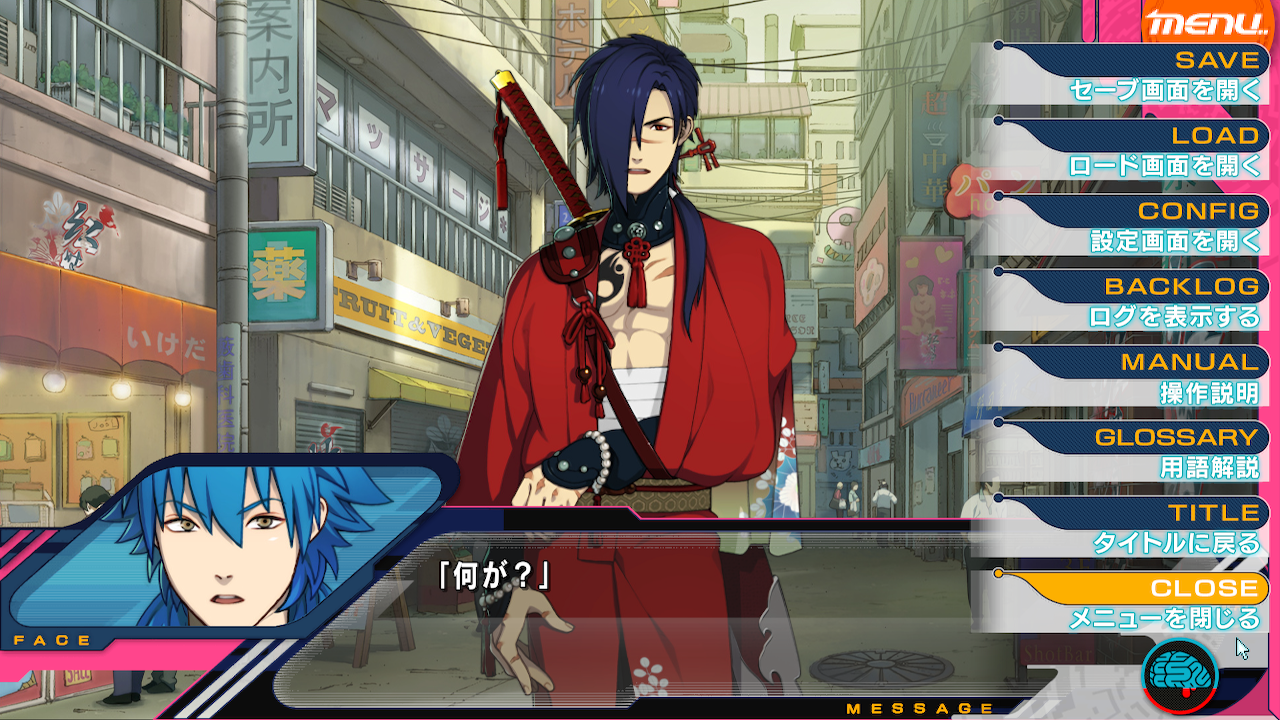
Task: Close the menu with CLOSE
Action: tap(1150, 603)
